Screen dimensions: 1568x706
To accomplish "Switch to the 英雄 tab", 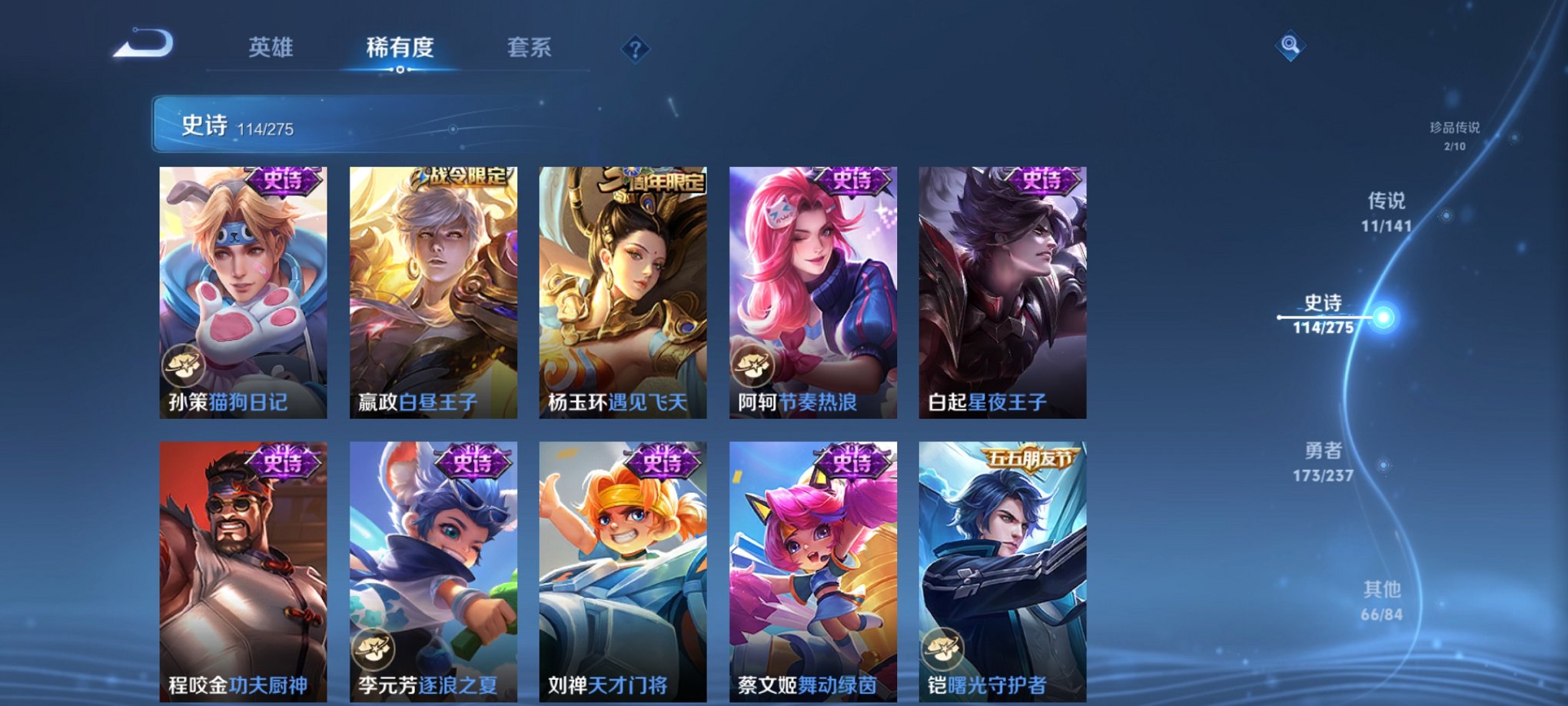I will click(274, 46).
